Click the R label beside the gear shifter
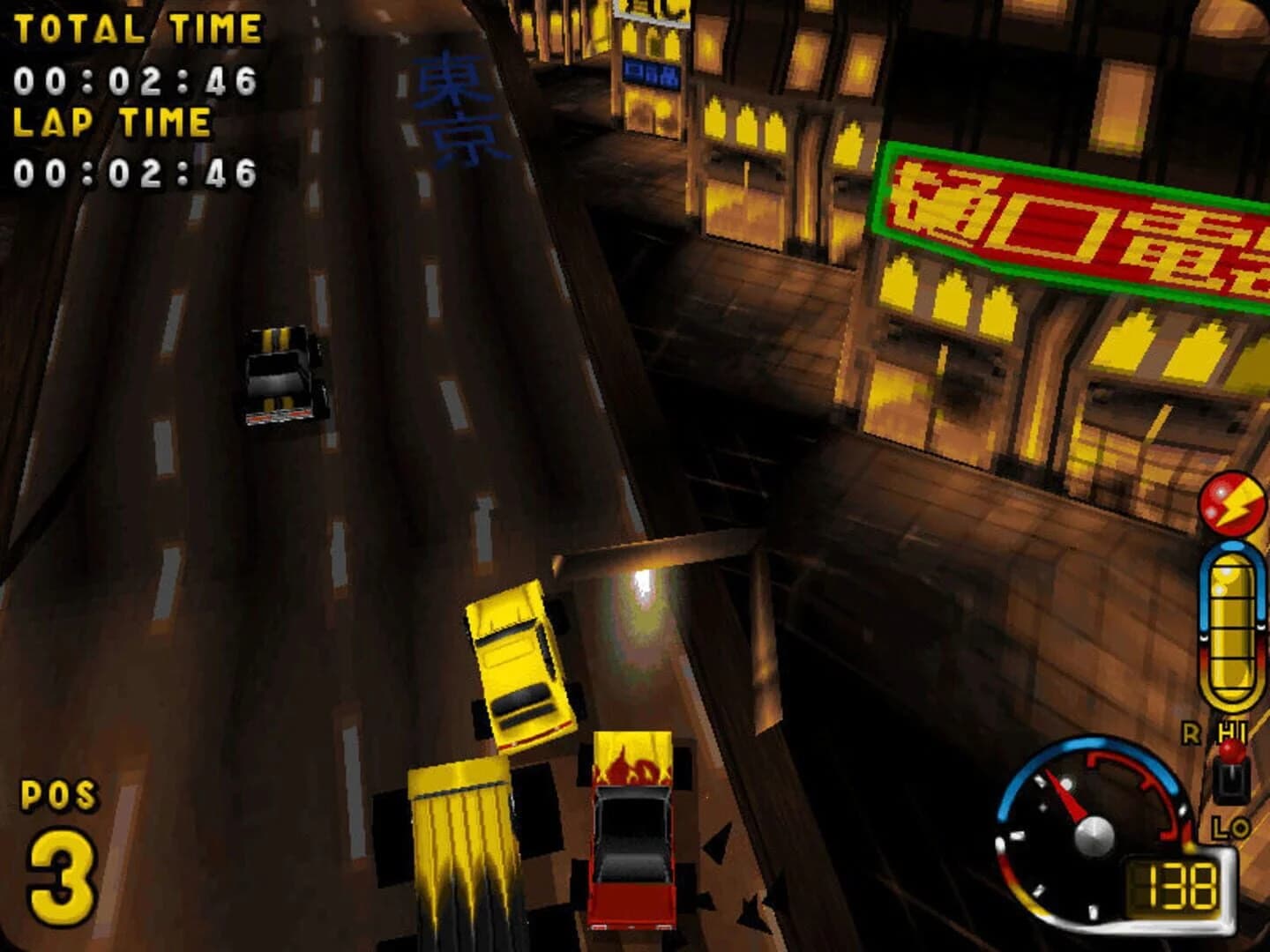 click(1192, 732)
